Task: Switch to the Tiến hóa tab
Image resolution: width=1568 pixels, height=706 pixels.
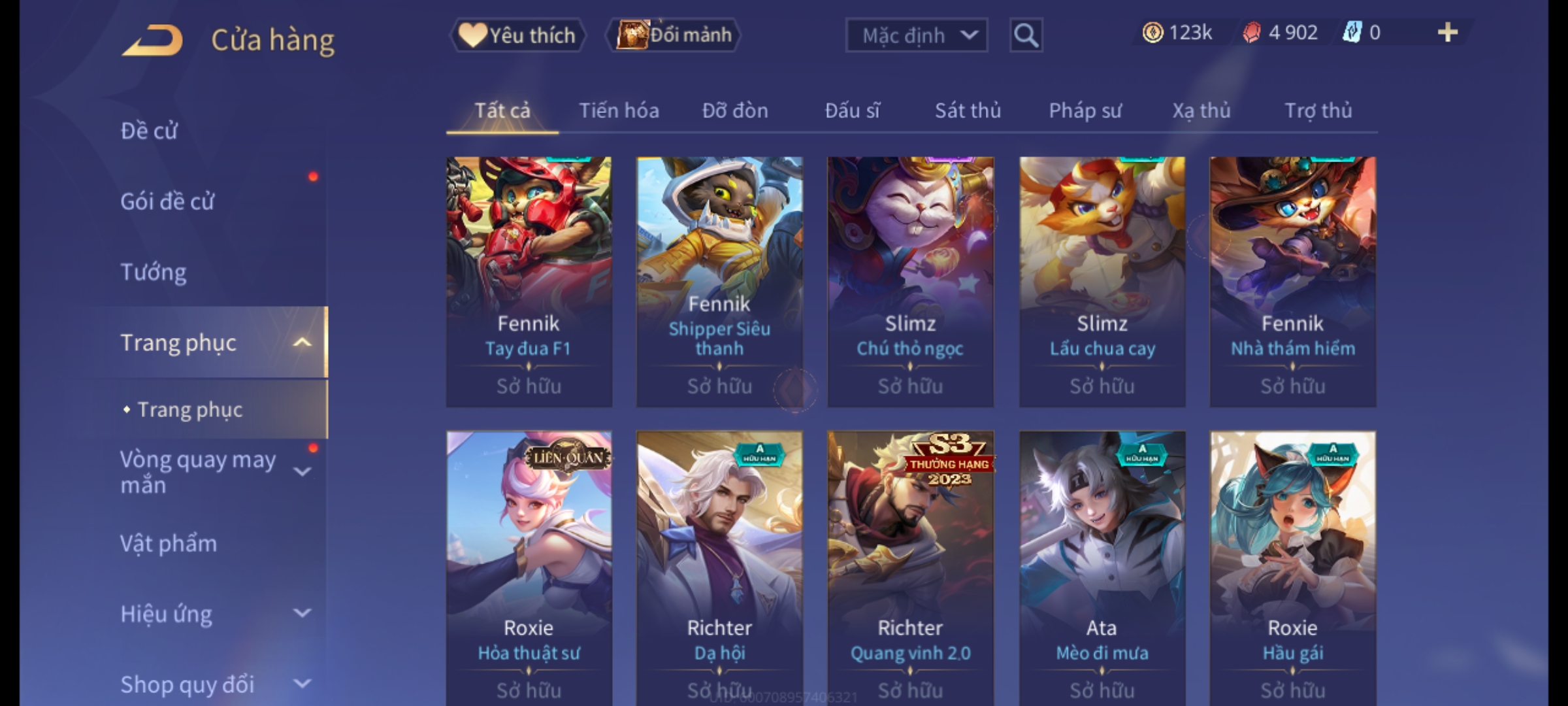Action: tap(619, 110)
